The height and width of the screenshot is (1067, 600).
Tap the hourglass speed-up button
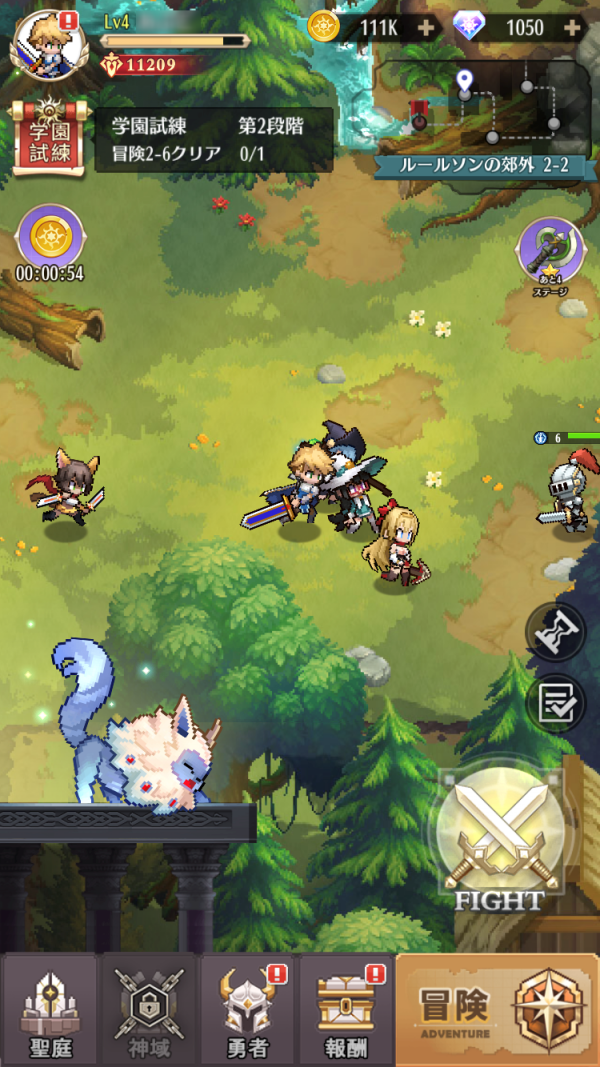pyautogui.click(x=556, y=632)
